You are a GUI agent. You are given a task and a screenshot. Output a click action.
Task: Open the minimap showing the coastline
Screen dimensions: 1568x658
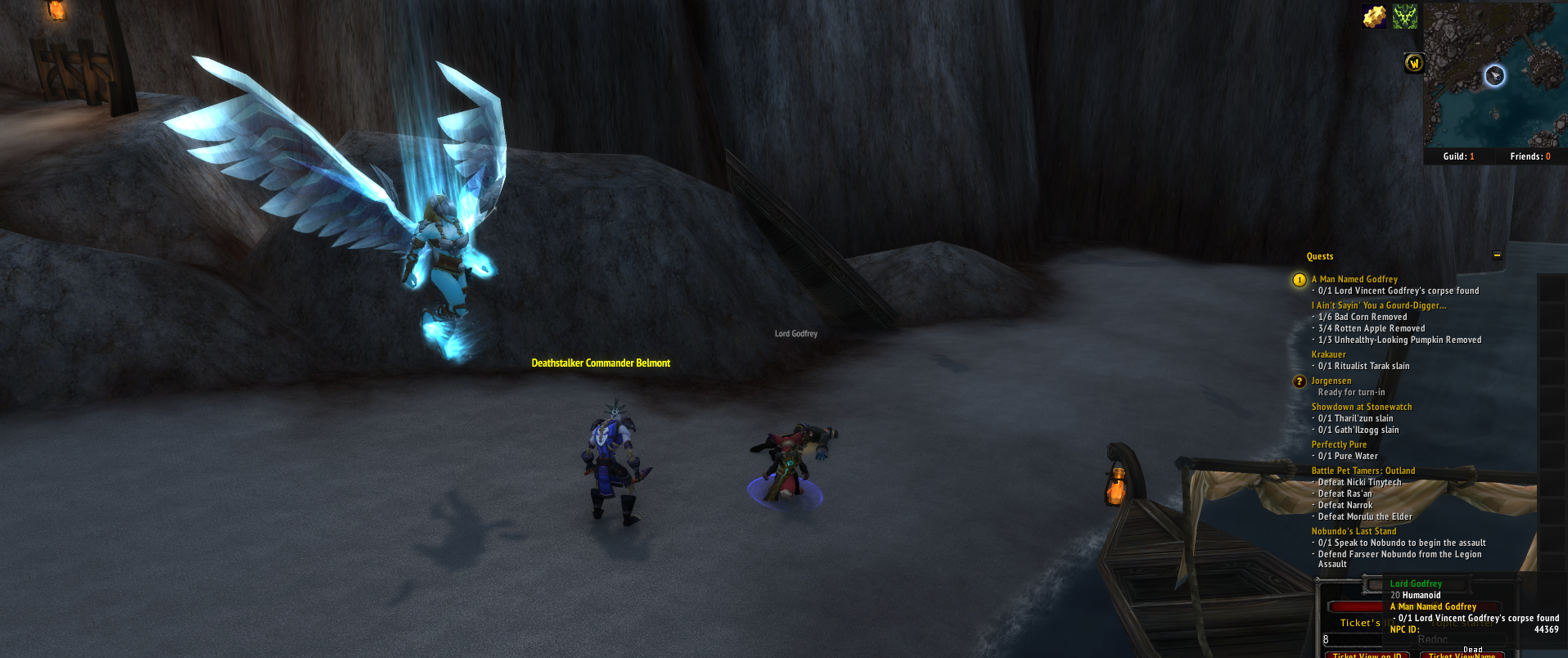pyautogui.click(x=1494, y=75)
